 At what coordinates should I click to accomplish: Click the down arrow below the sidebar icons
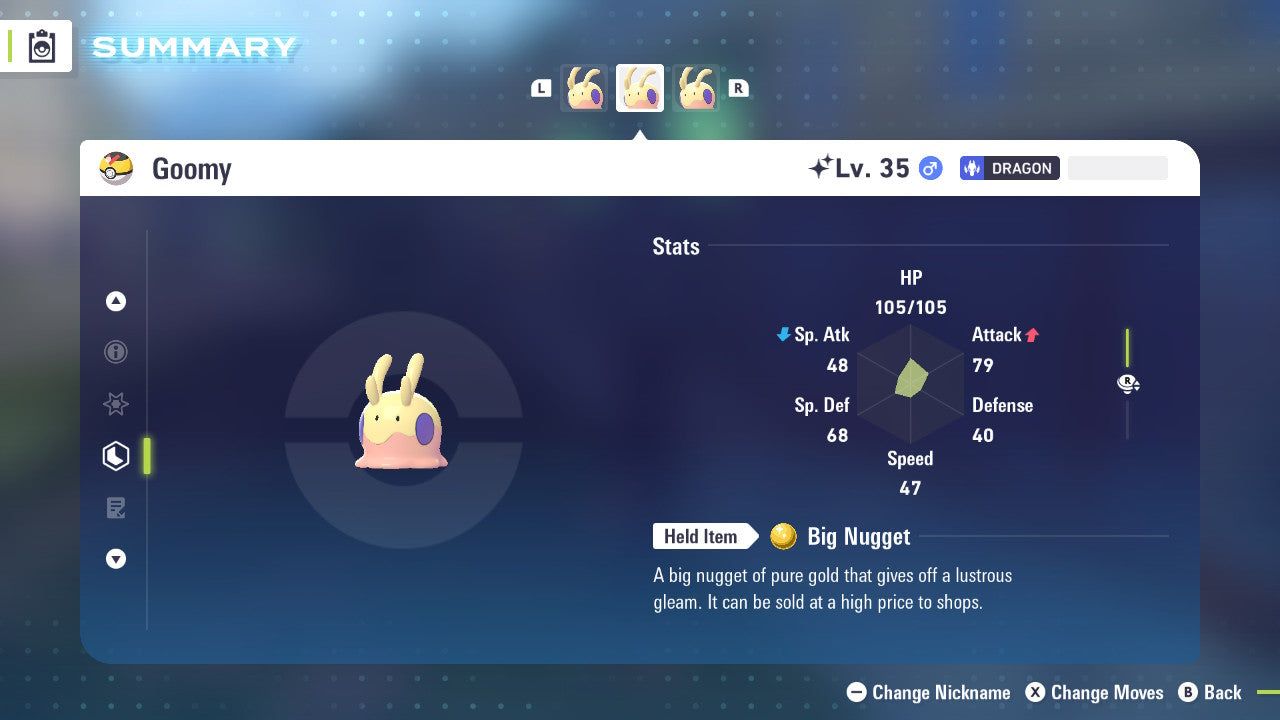pos(116,559)
